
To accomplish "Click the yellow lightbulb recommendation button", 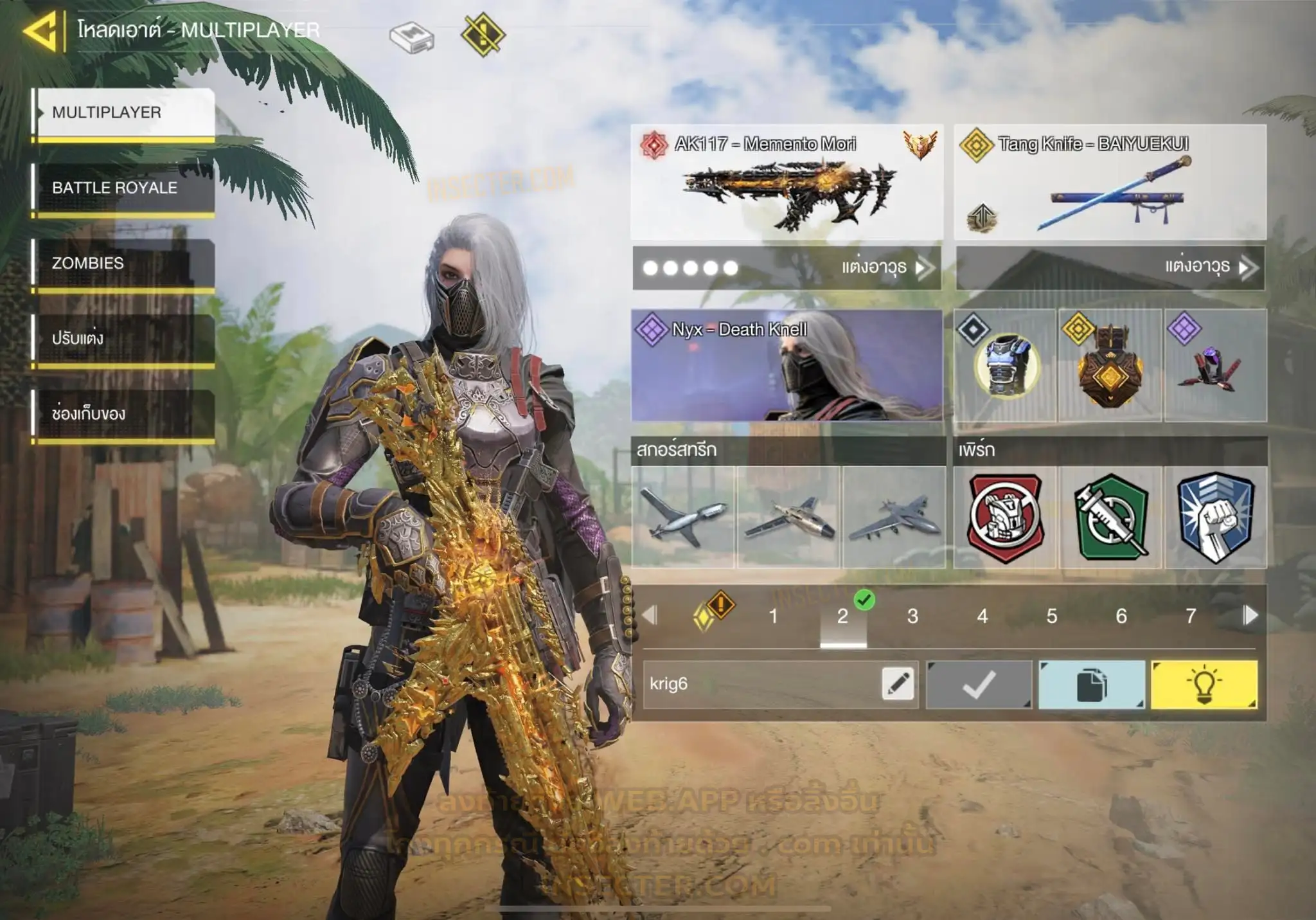I will click(x=1204, y=685).
